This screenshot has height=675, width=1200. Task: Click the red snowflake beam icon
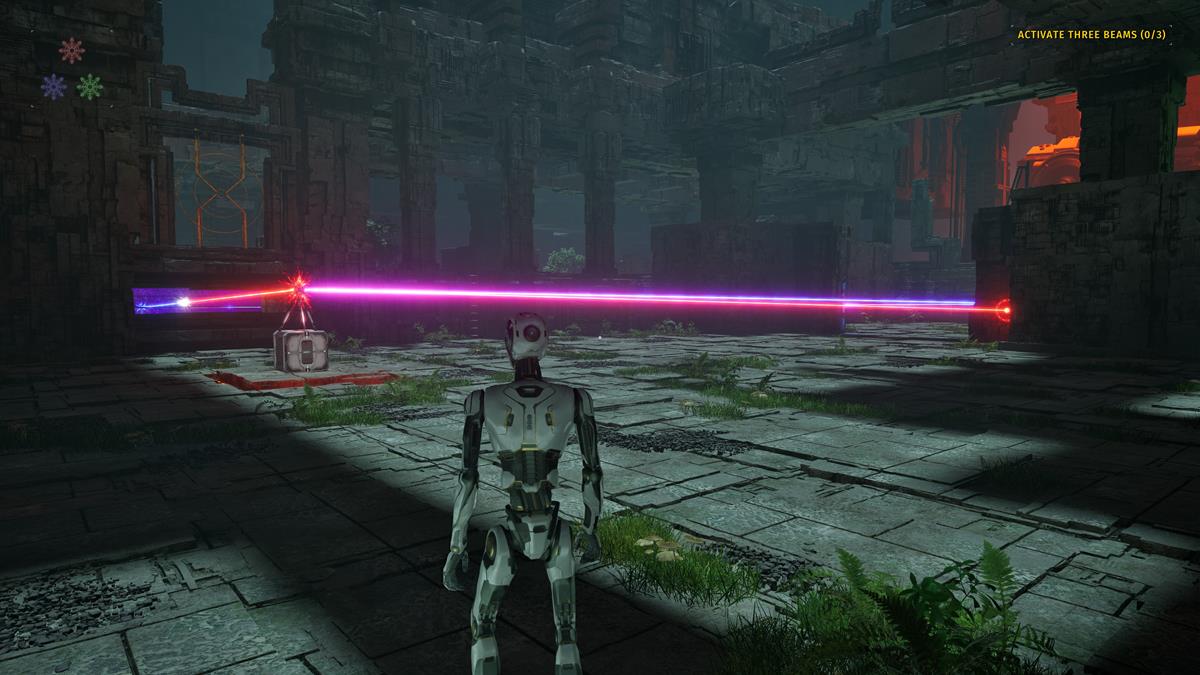[x=71, y=50]
